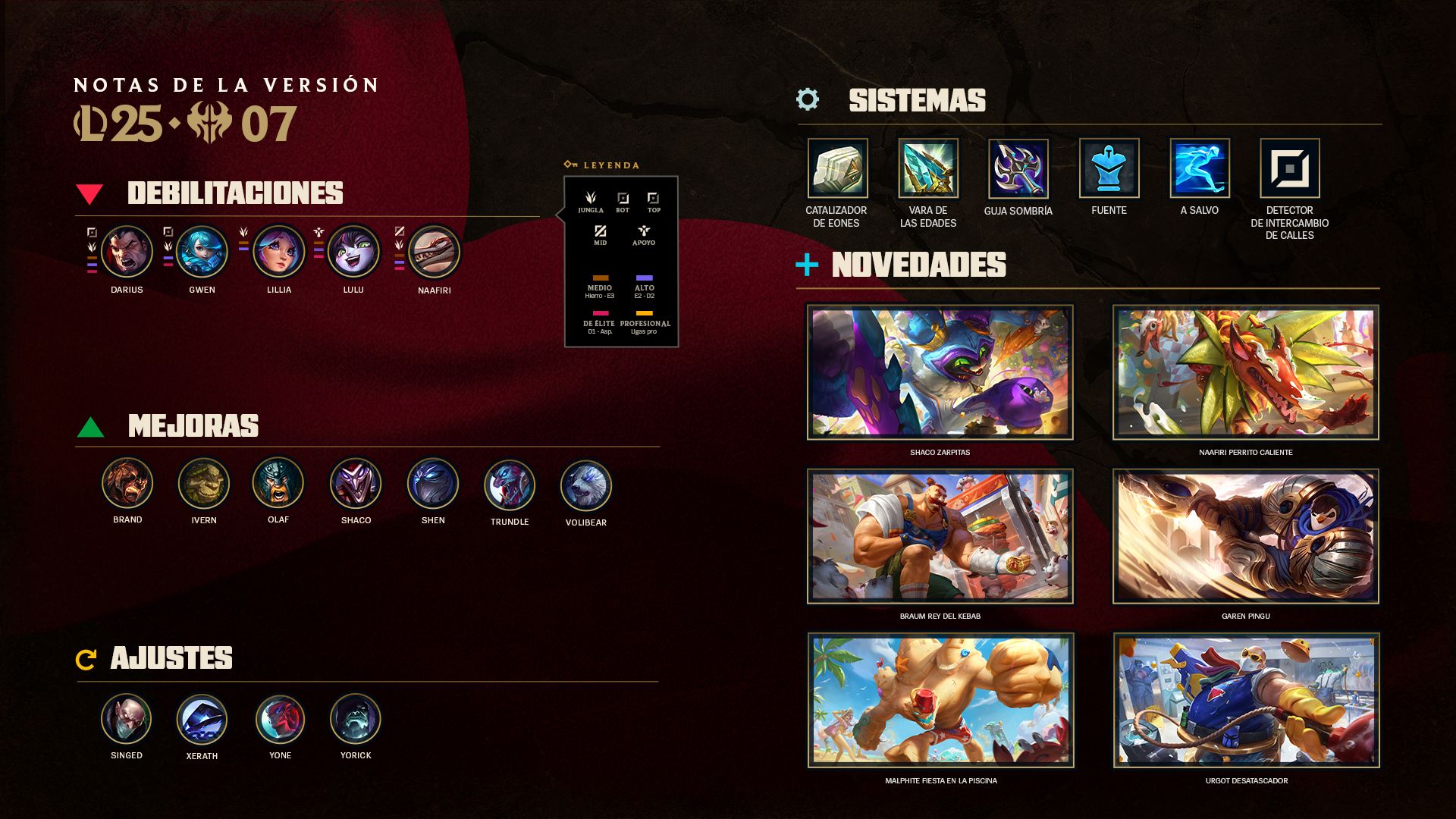This screenshot has height=819, width=1456.
Task: Open the Trundle champion icon
Action: click(510, 485)
